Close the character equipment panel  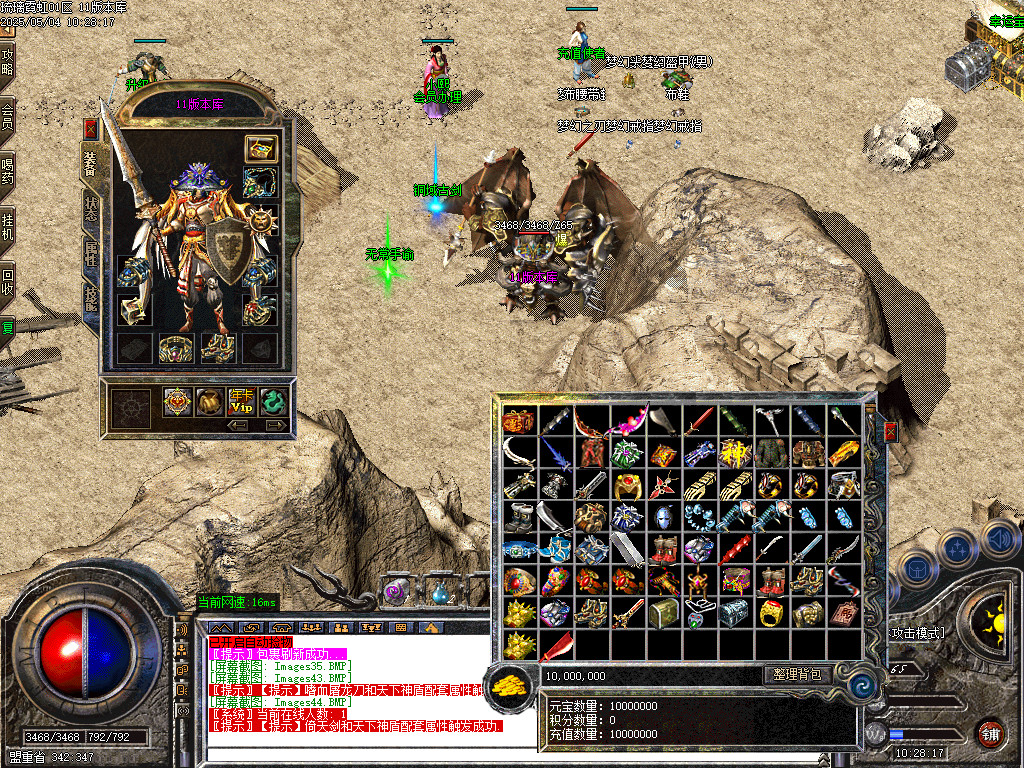coord(91,129)
